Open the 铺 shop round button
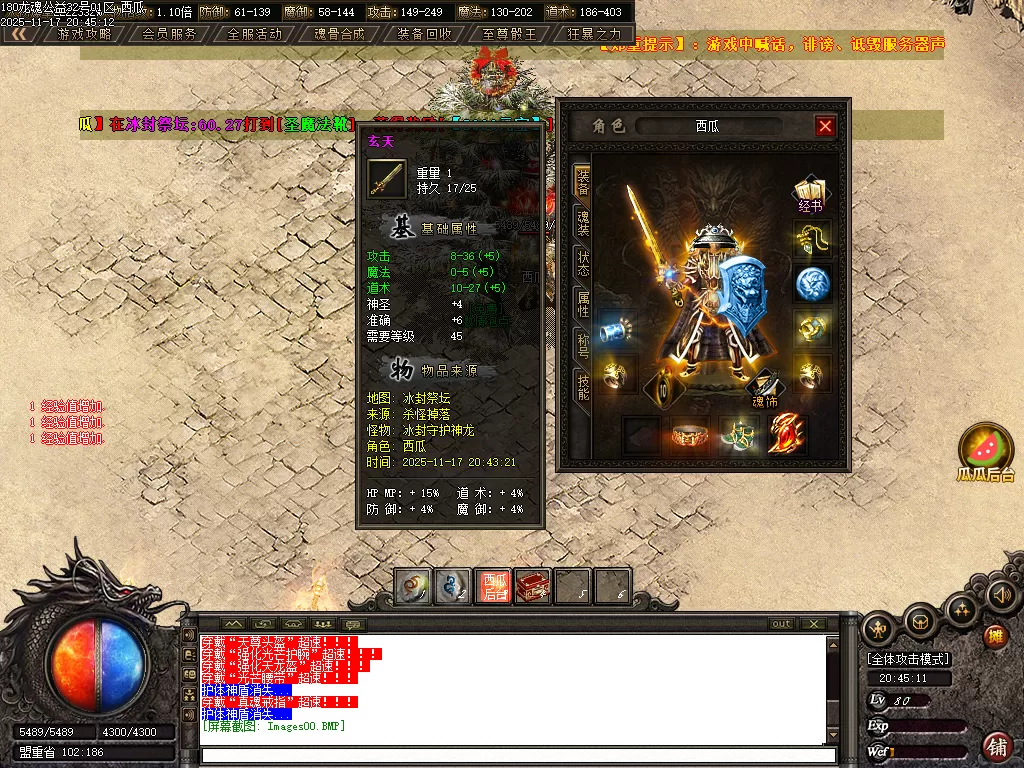The height and width of the screenshot is (768, 1024). point(996,746)
